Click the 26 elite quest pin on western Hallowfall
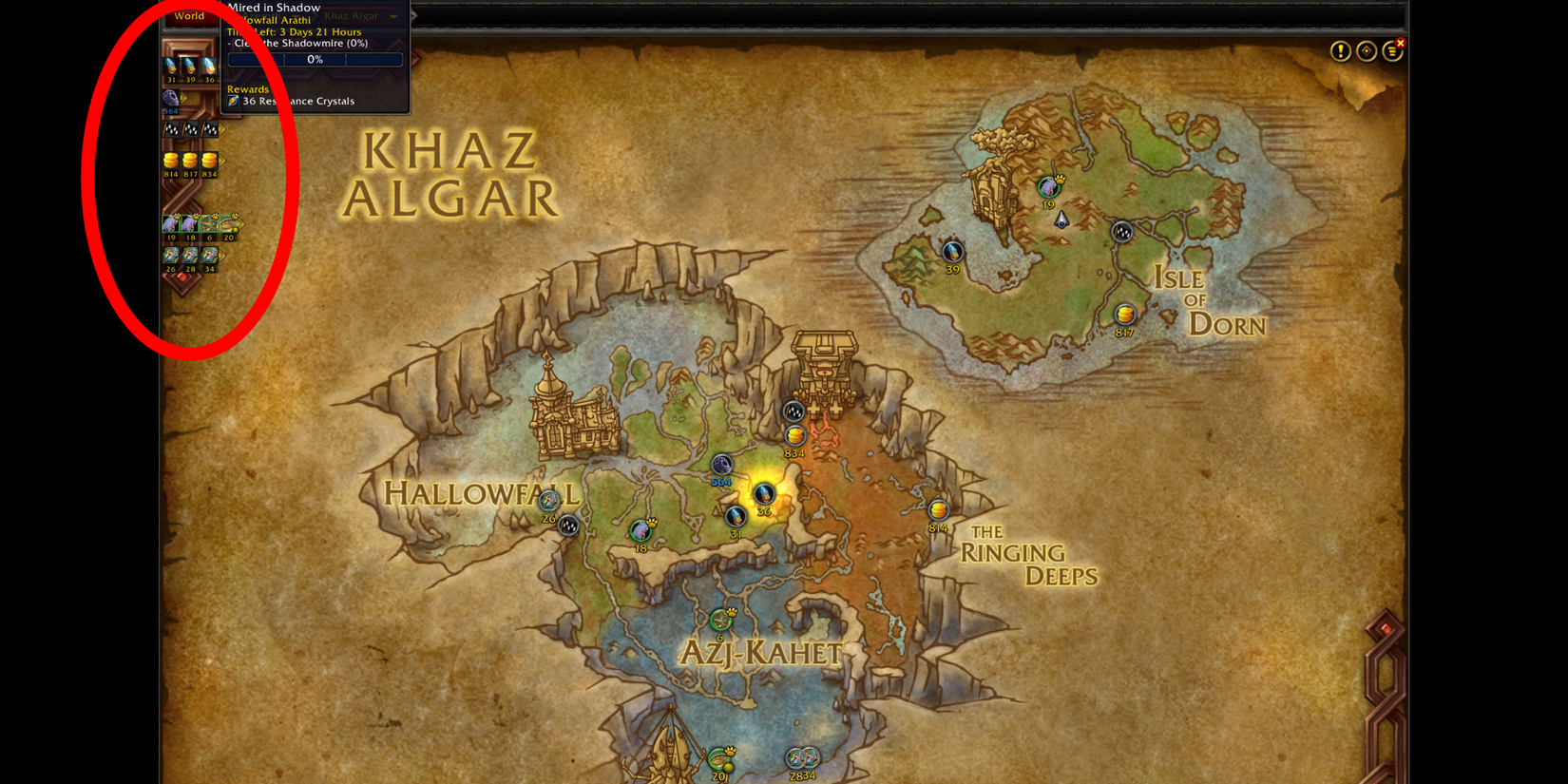The image size is (1568, 784). pyautogui.click(x=567, y=525)
